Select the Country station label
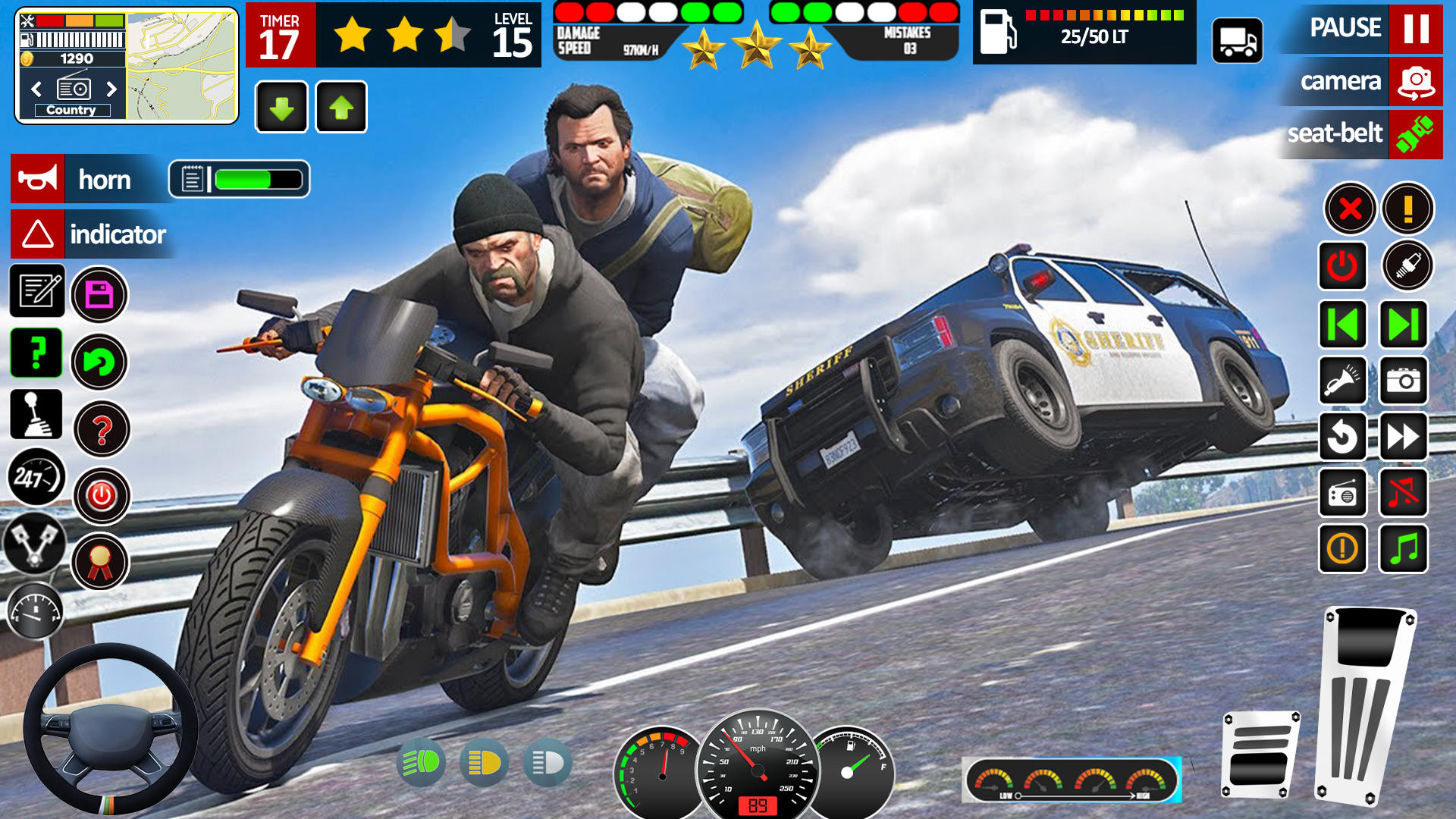 click(72, 110)
